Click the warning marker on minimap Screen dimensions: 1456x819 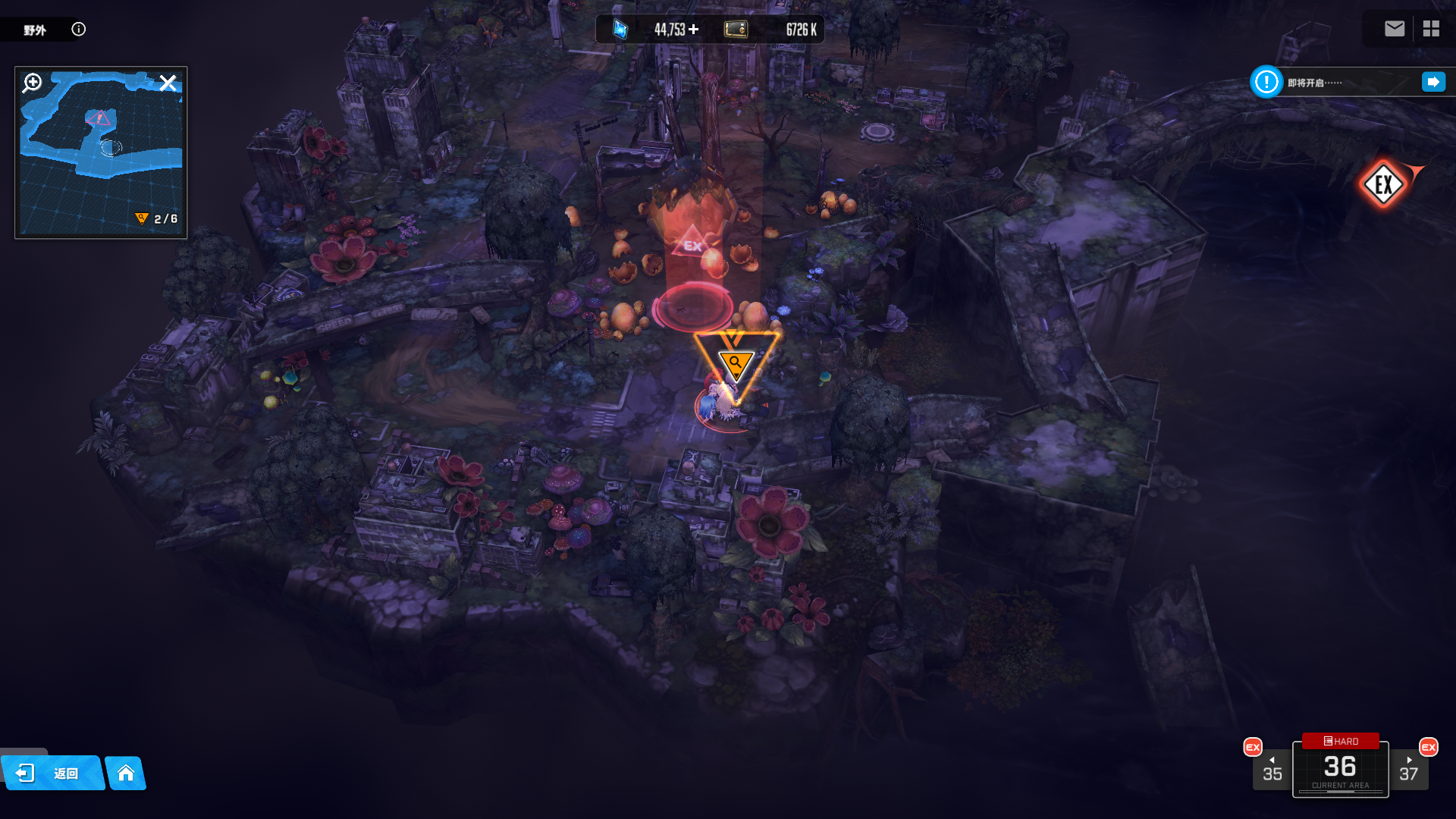click(99, 119)
